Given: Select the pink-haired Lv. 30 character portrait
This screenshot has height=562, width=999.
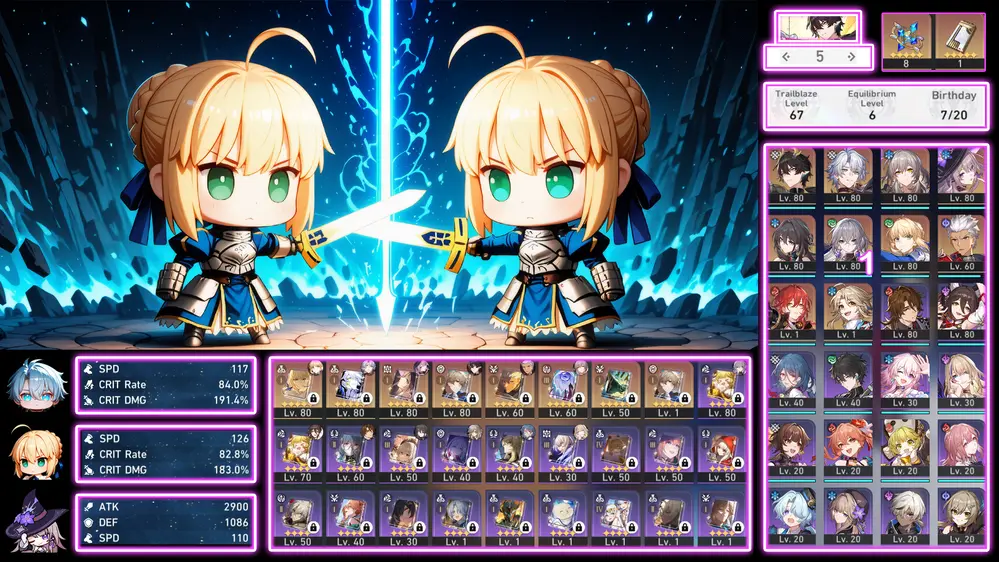Looking at the screenshot, I should [905, 373].
